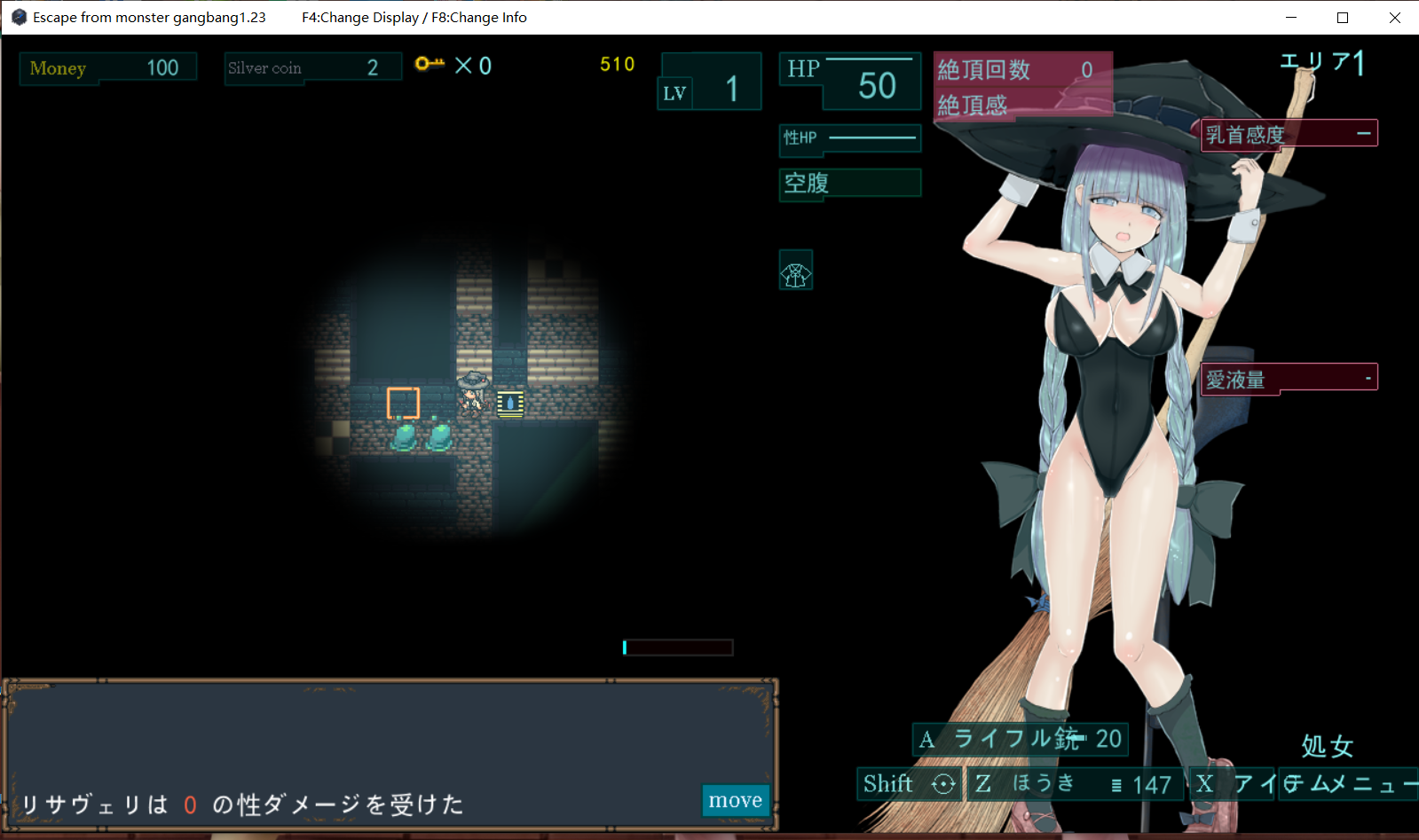
Task: Minimize the game window
Action: [x=1291, y=18]
